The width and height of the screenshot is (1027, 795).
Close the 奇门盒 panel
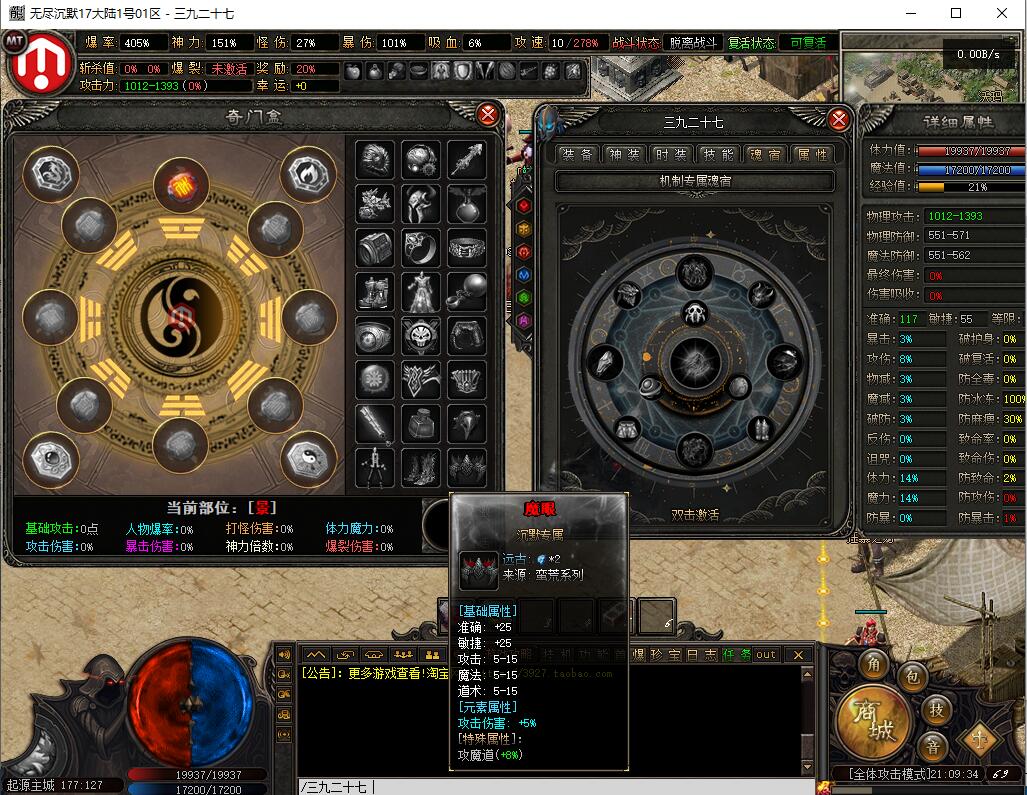click(488, 114)
